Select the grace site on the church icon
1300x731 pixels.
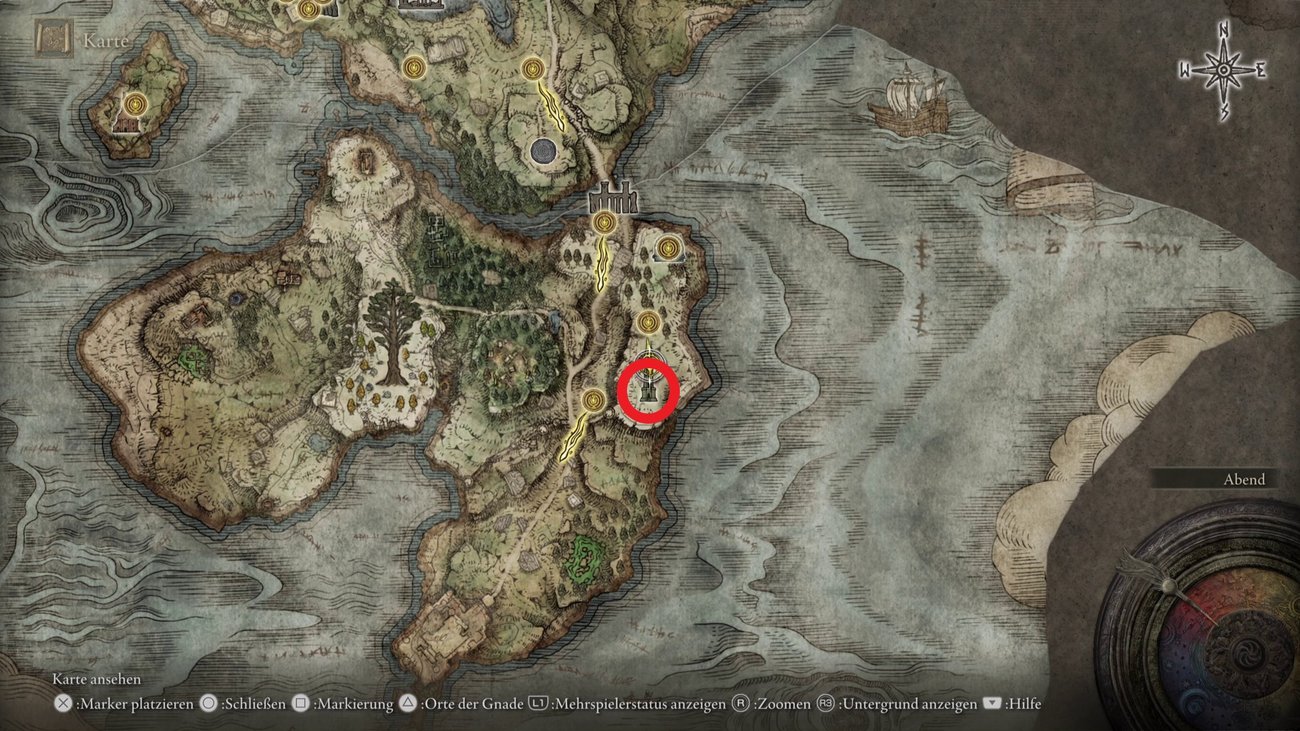click(669, 245)
